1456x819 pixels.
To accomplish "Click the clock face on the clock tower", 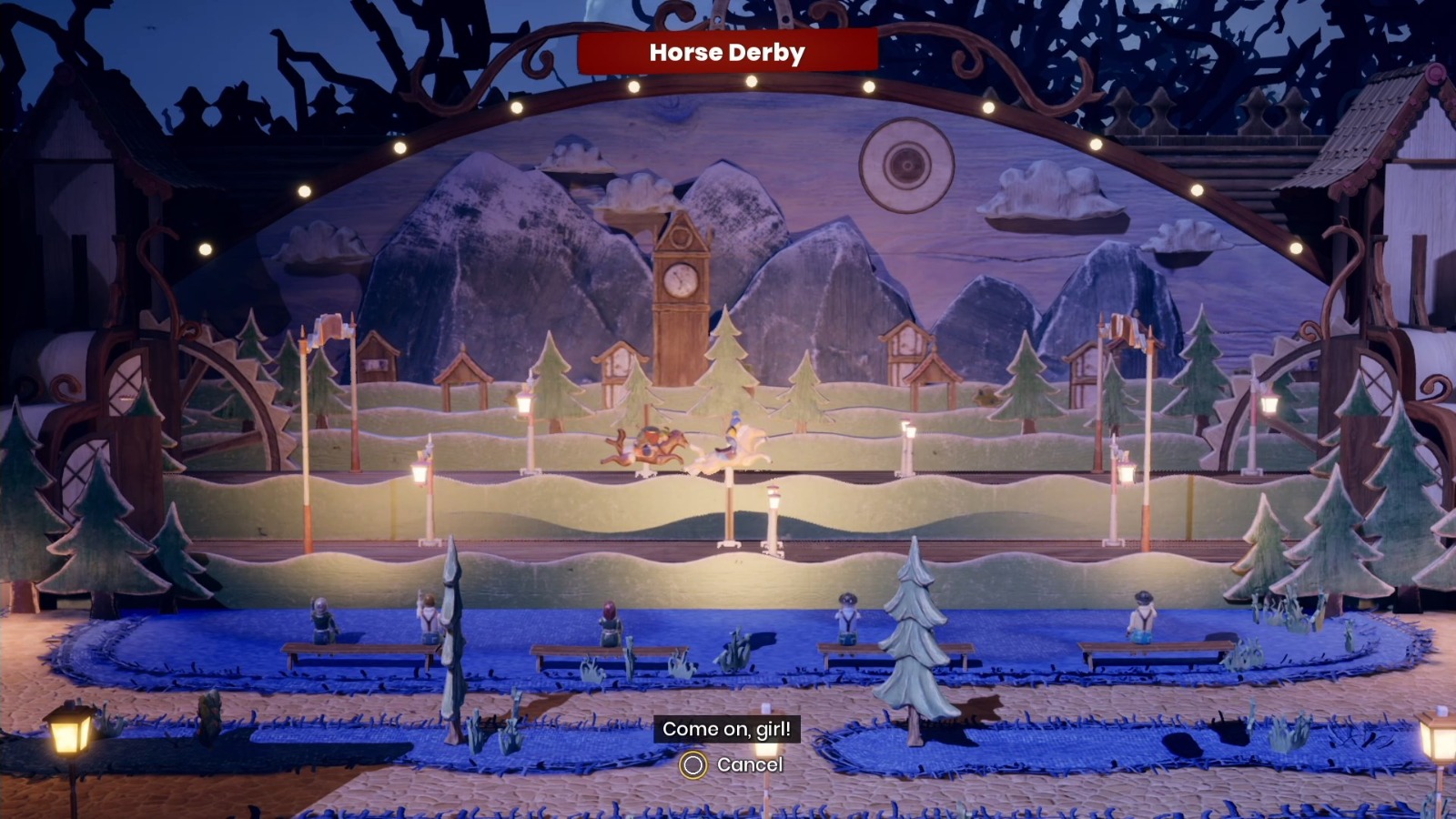I will 681,278.
